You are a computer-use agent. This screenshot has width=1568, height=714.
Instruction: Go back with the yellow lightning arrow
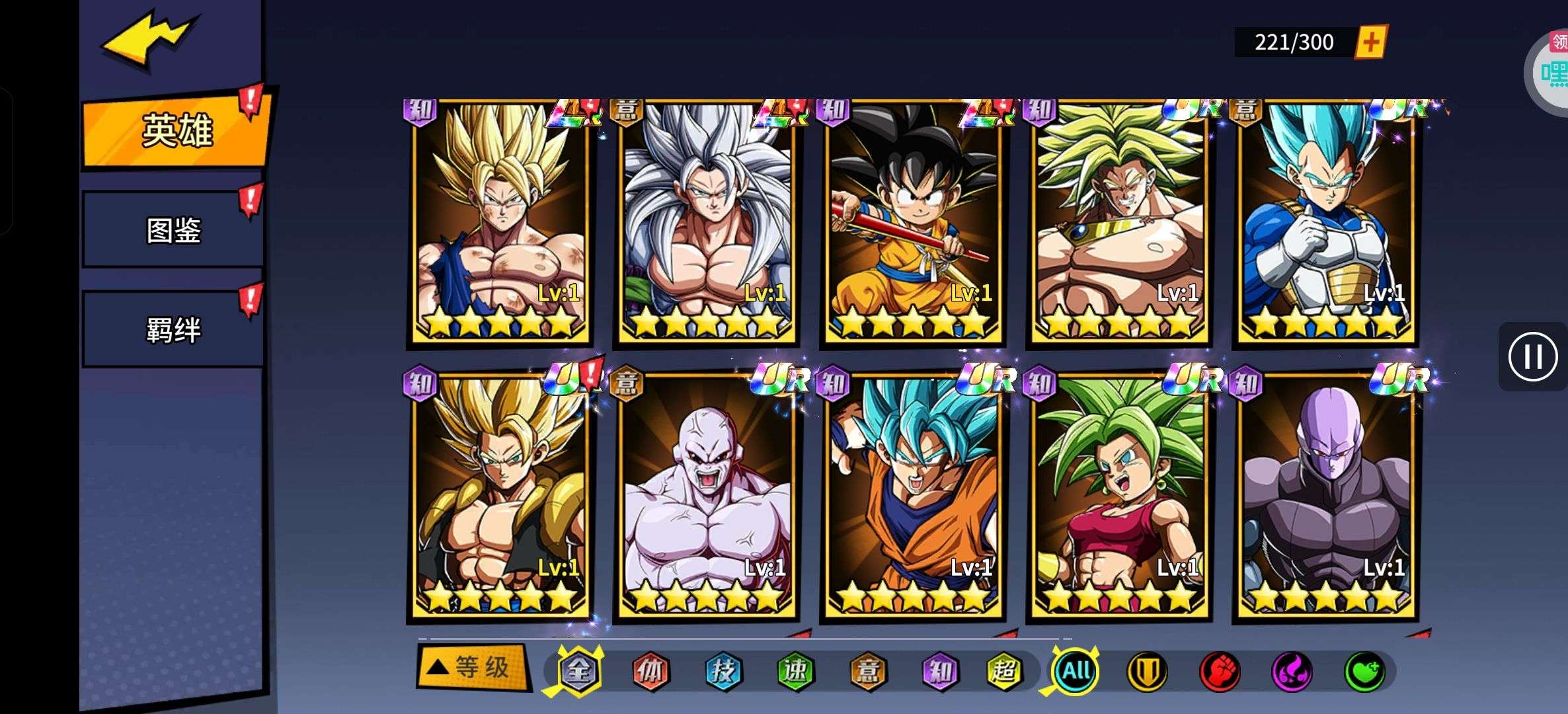pyautogui.click(x=149, y=40)
